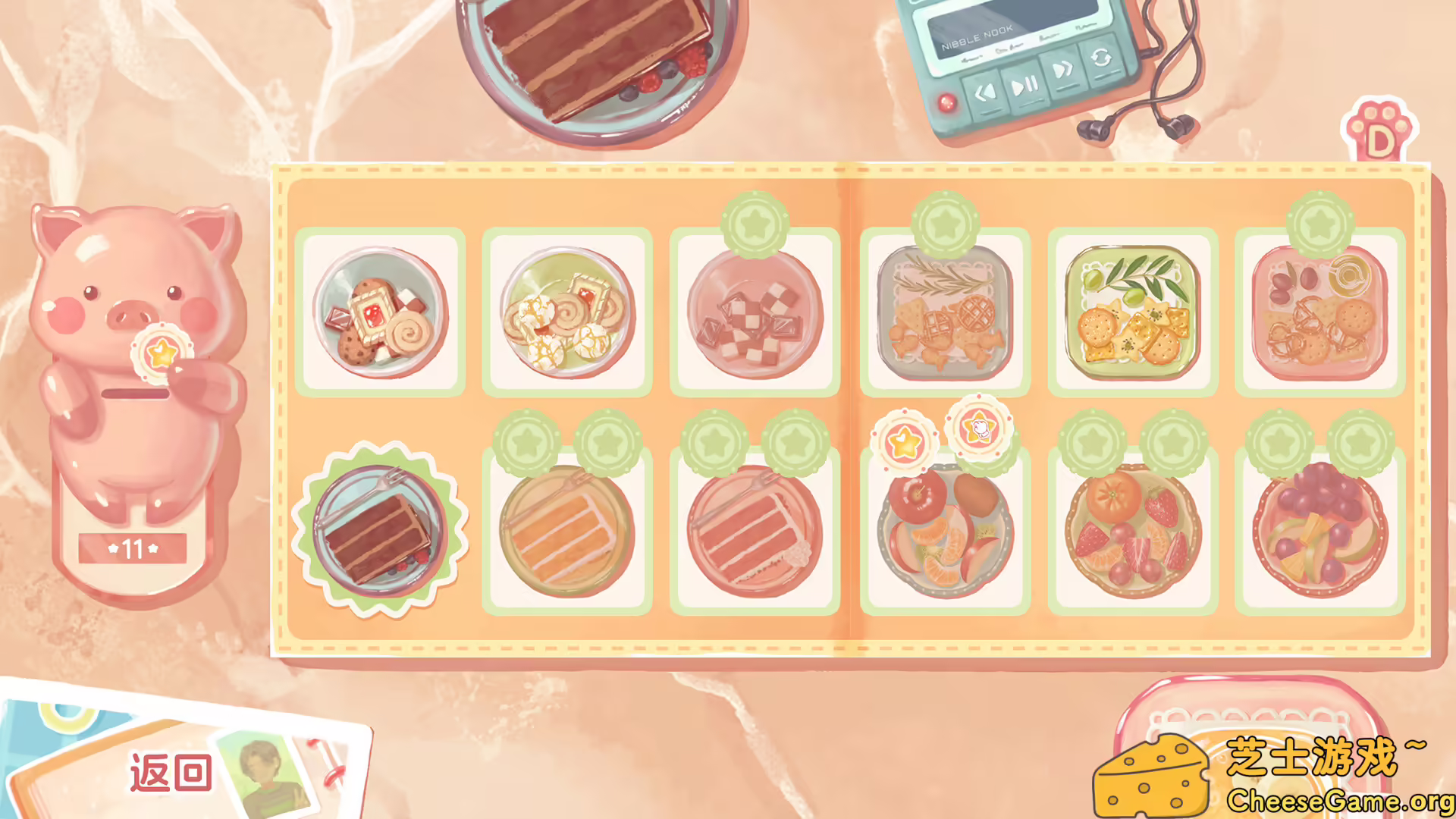Image resolution: width=1456 pixels, height=819 pixels.
Task: Click the rewind icon on the music player
Action: tap(987, 93)
